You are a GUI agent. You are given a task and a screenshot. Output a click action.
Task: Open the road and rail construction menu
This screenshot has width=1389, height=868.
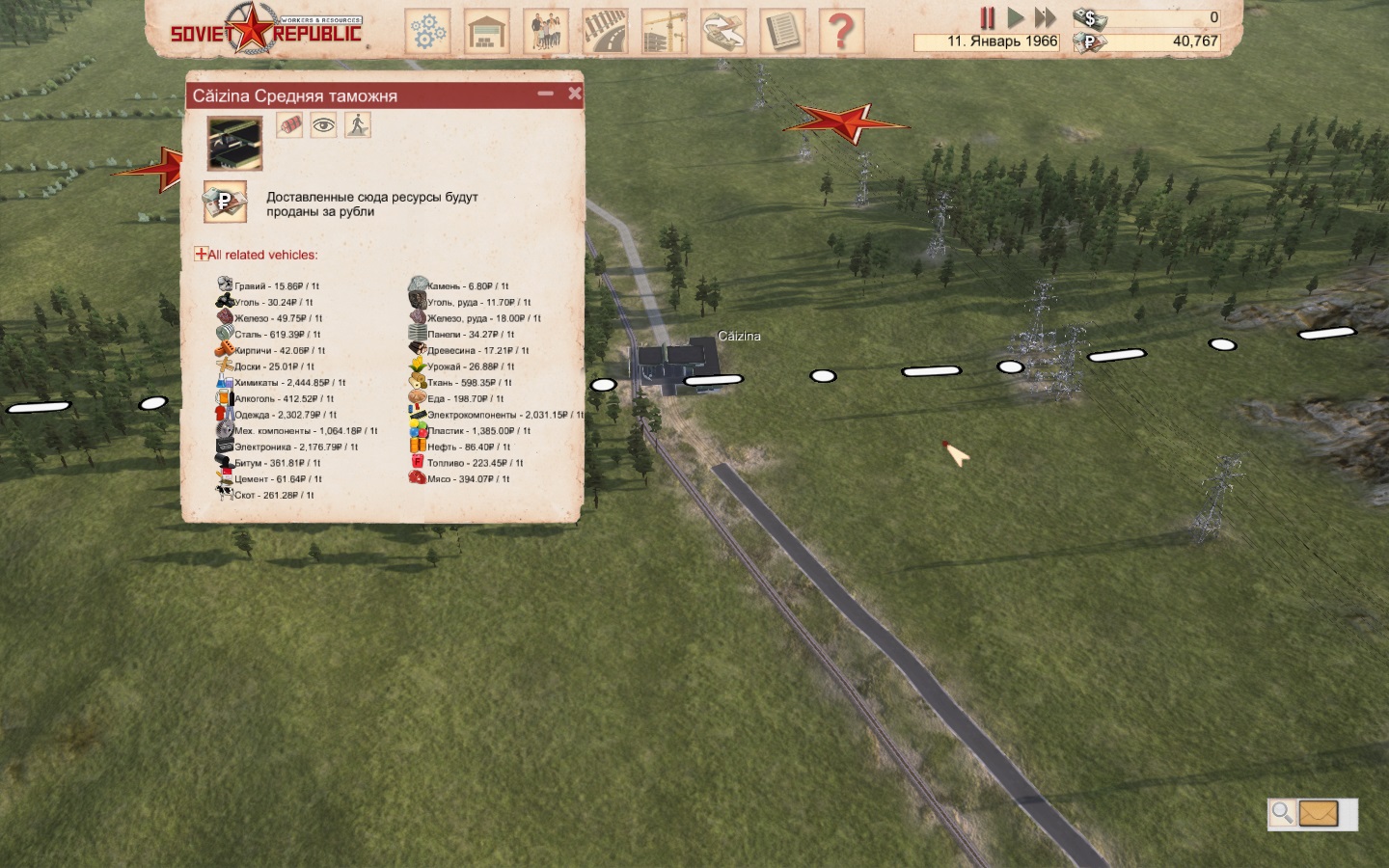(x=605, y=32)
